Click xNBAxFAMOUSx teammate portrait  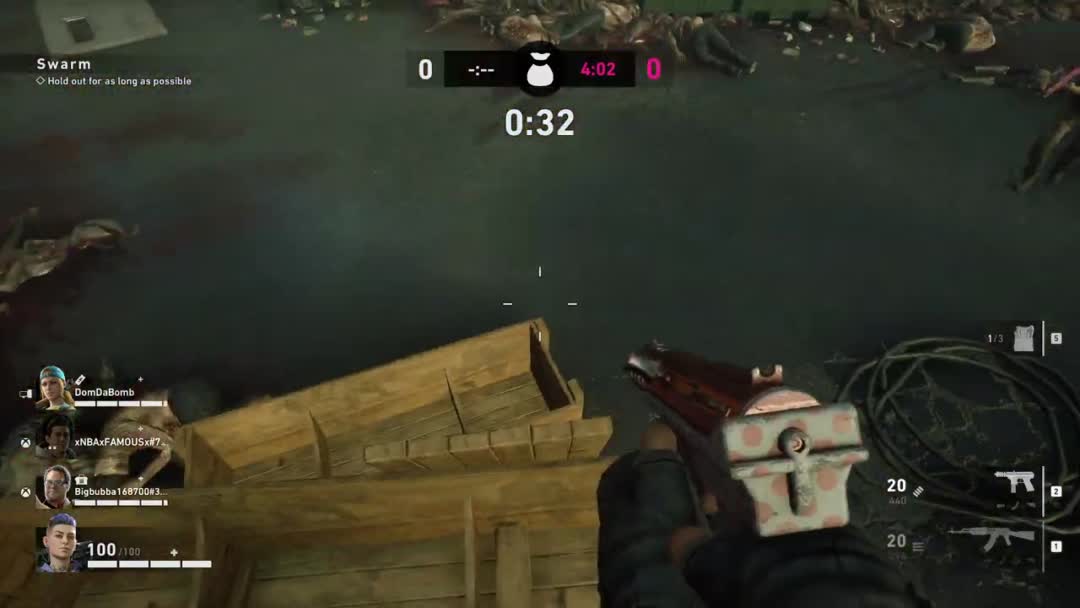(x=56, y=437)
